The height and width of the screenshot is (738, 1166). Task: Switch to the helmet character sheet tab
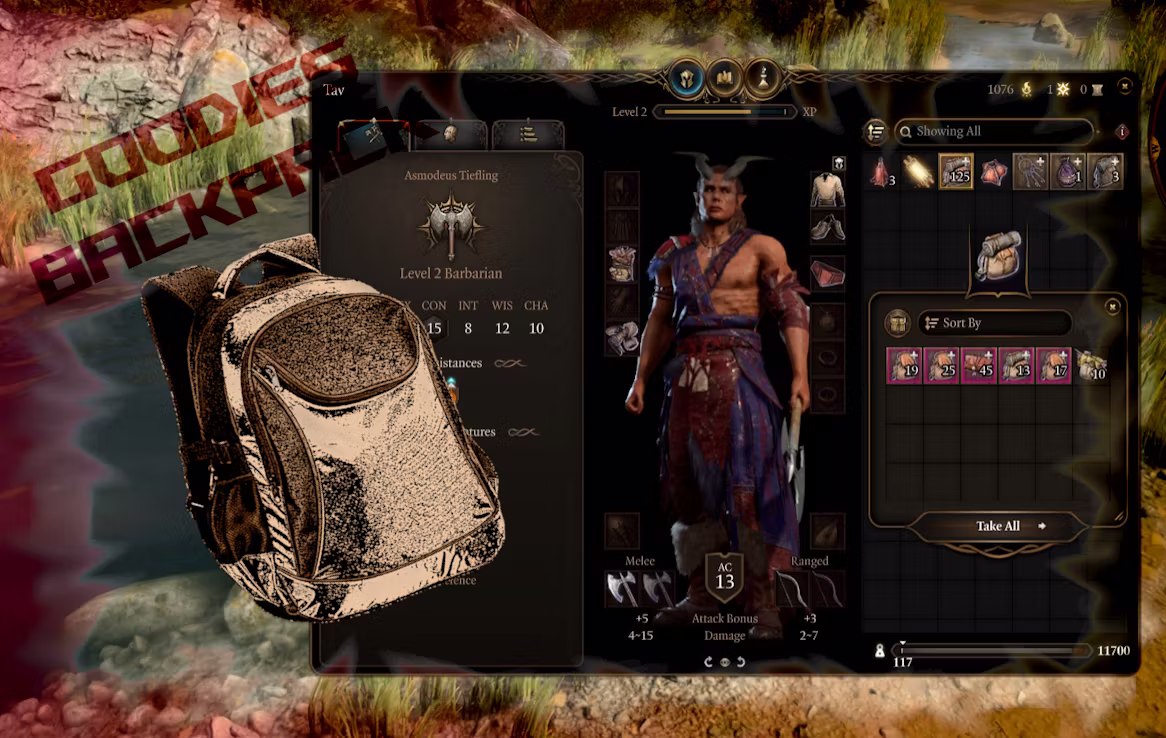click(x=451, y=135)
